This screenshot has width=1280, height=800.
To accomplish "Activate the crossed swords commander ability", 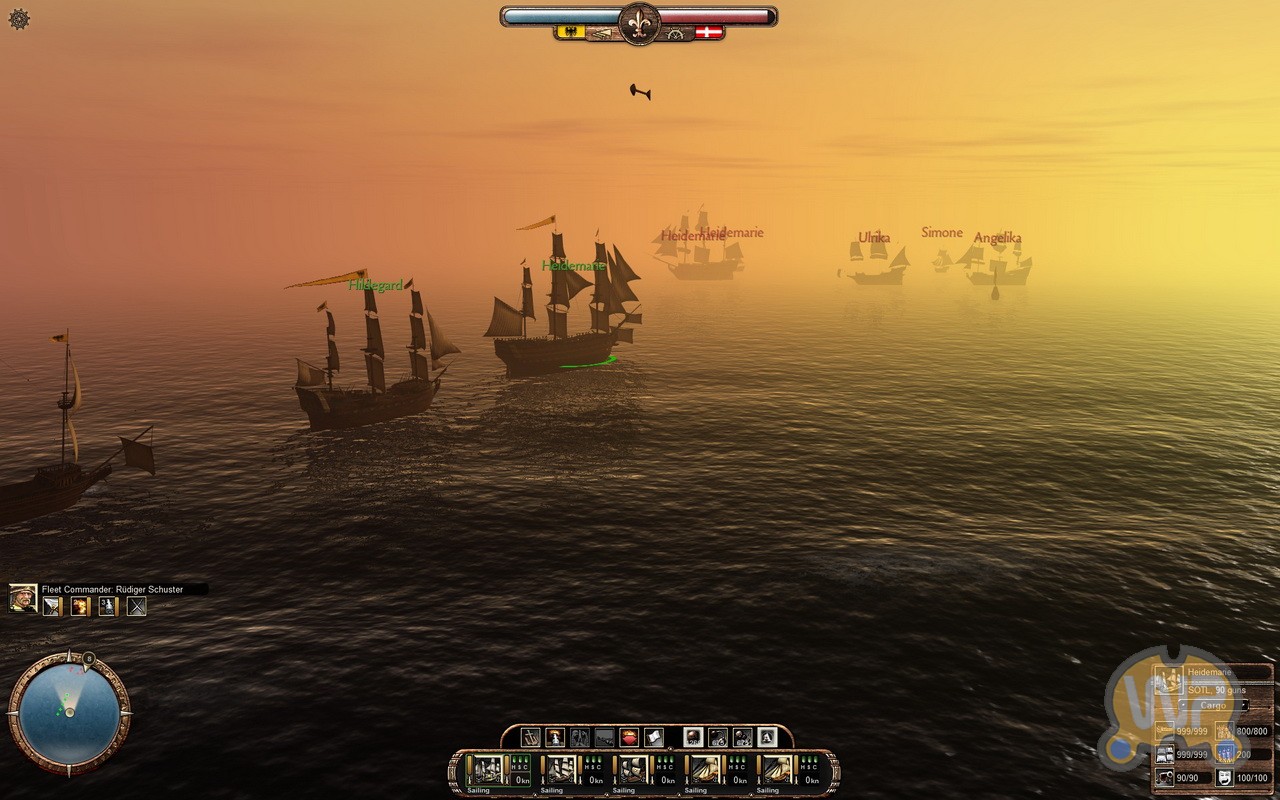I will coord(136,606).
